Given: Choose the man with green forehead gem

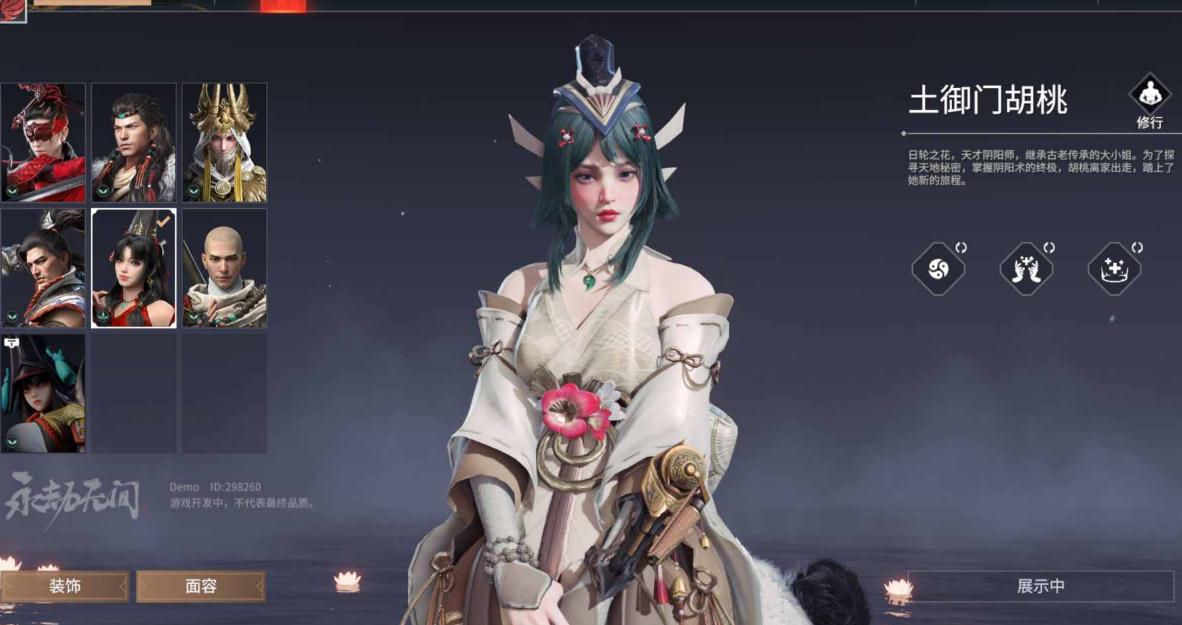Looking at the screenshot, I should (x=134, y=143).
